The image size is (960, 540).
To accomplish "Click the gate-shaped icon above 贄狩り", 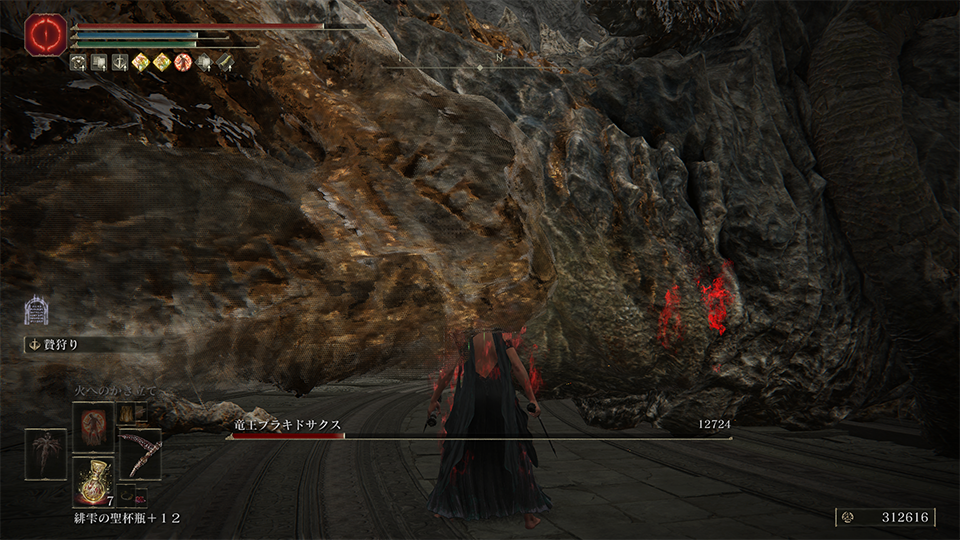I will coord(37,311).
